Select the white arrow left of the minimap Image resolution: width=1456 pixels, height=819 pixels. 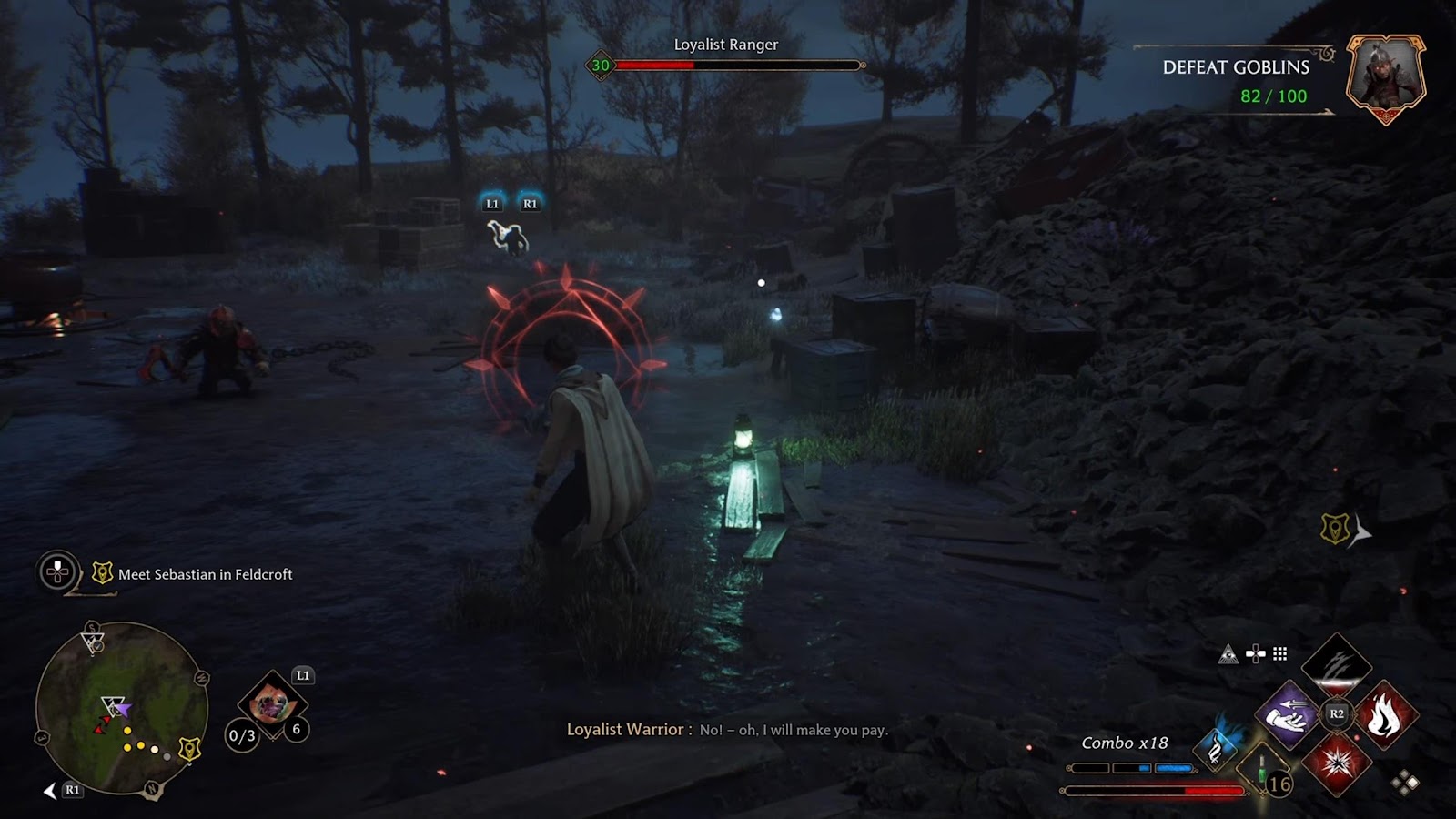click(50, 790)
